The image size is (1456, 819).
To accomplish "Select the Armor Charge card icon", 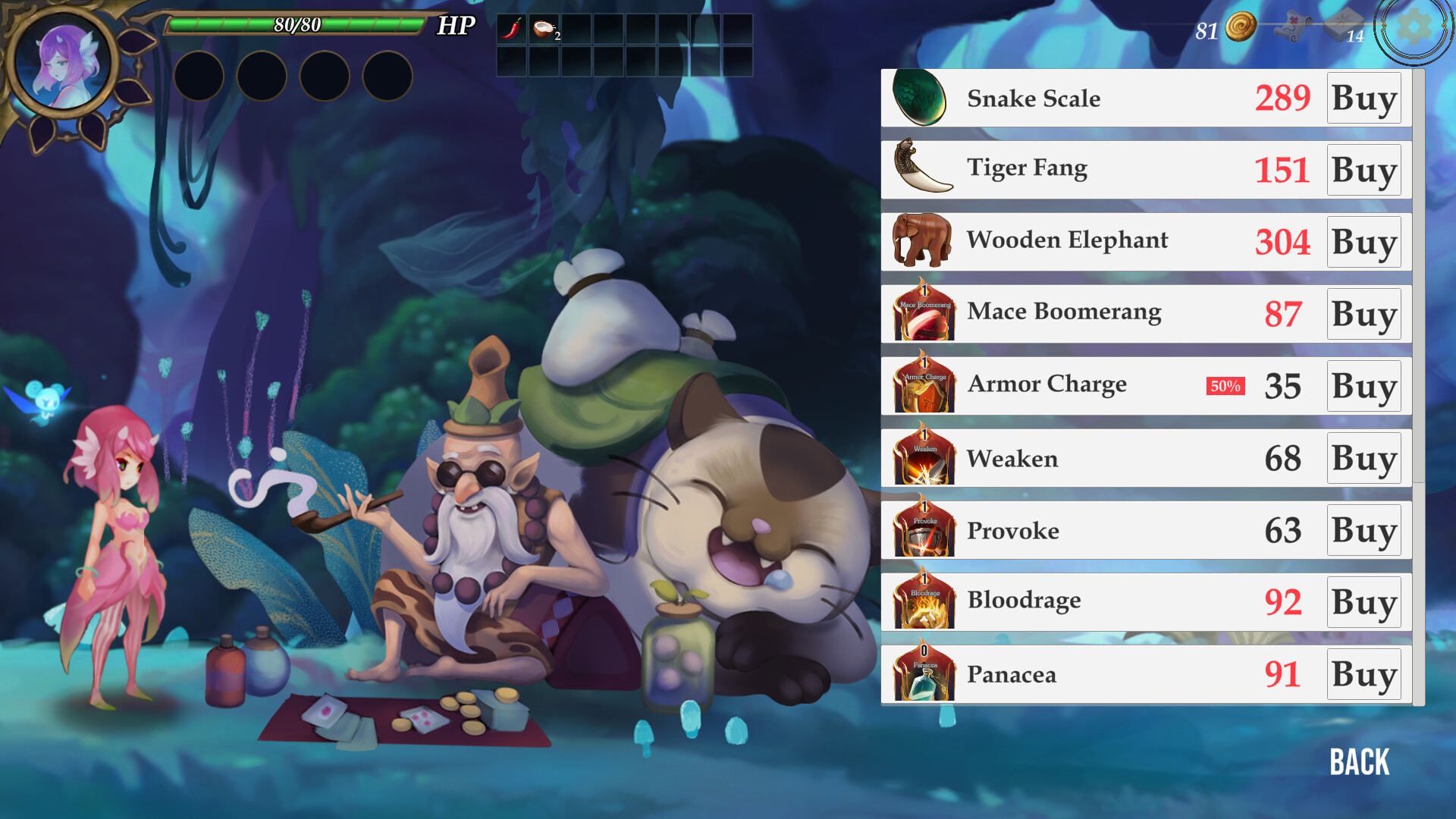I will point(922,385).
